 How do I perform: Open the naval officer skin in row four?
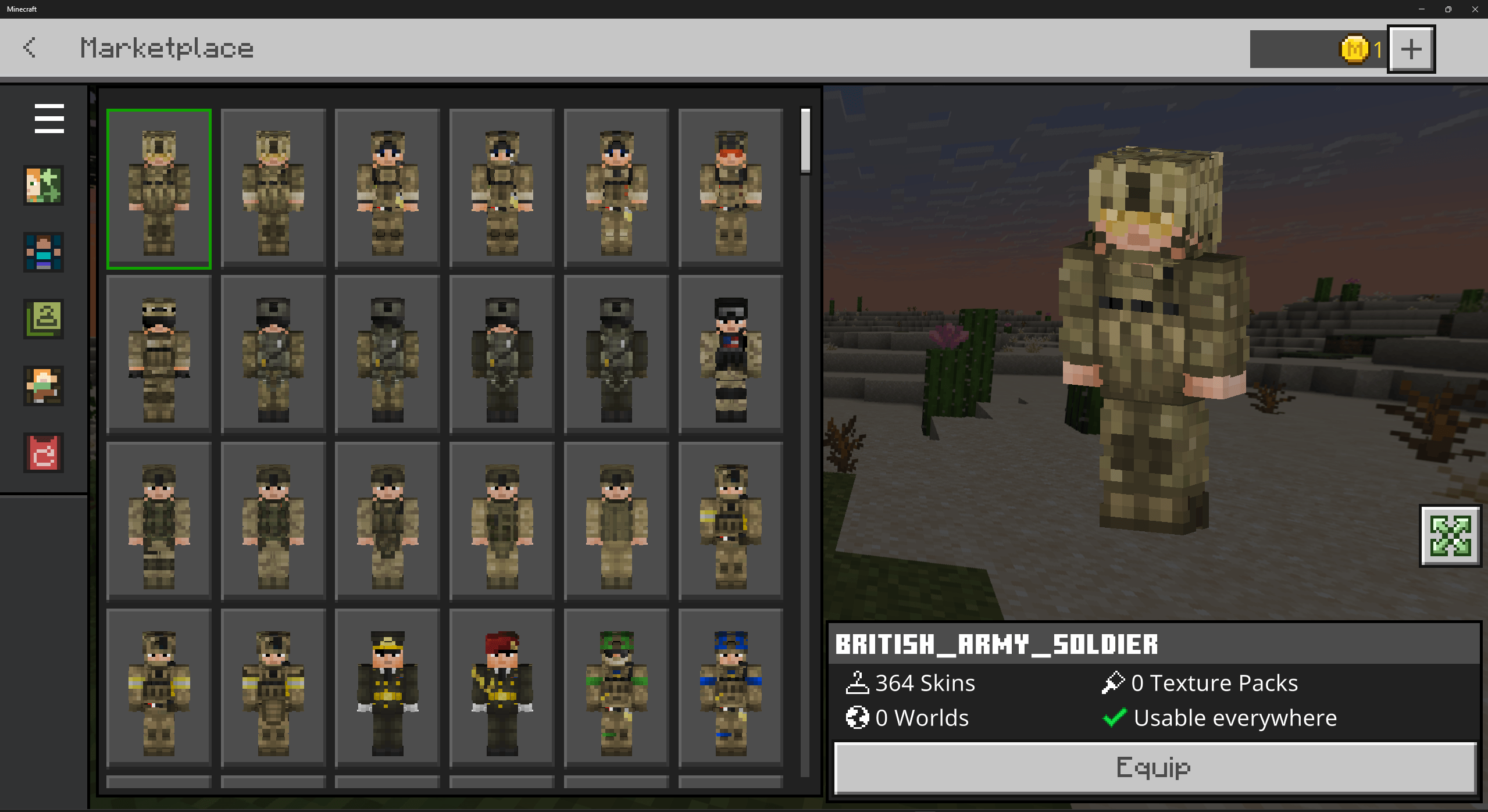(387, 689)
